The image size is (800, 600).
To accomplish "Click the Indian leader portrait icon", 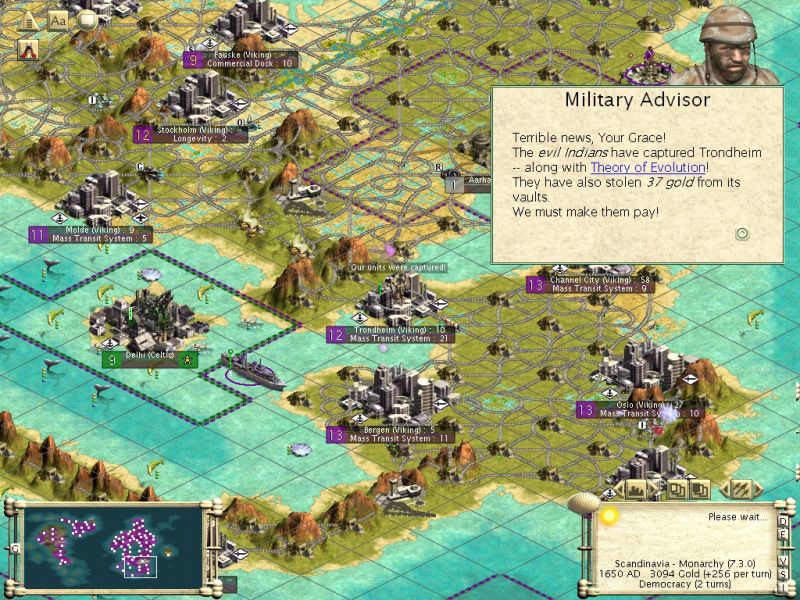I will pos(29,47).
